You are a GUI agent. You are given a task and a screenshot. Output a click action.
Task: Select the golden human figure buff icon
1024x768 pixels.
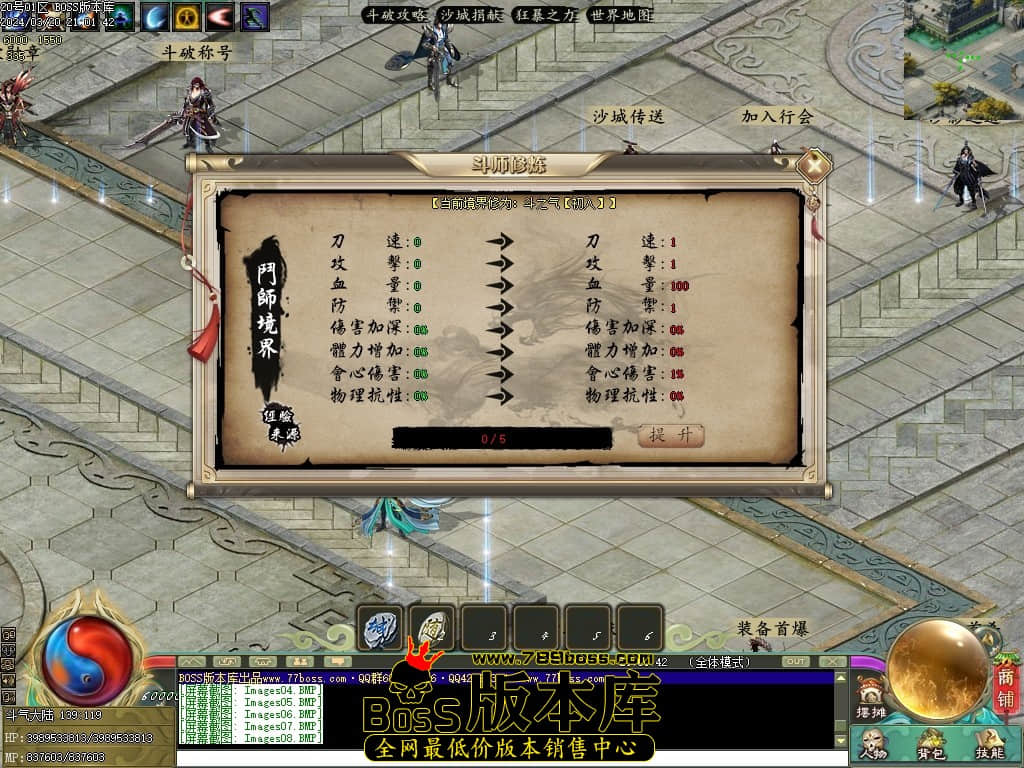(188, 16)
